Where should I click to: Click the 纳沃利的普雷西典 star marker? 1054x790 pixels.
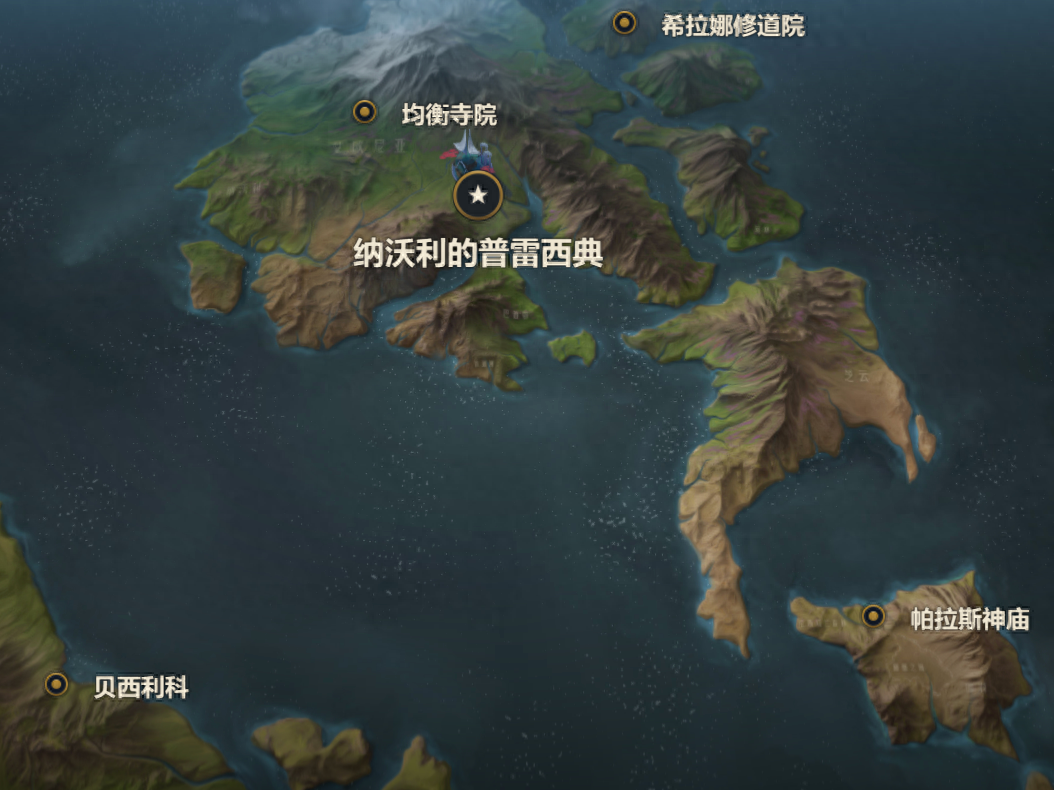point(478,195)
